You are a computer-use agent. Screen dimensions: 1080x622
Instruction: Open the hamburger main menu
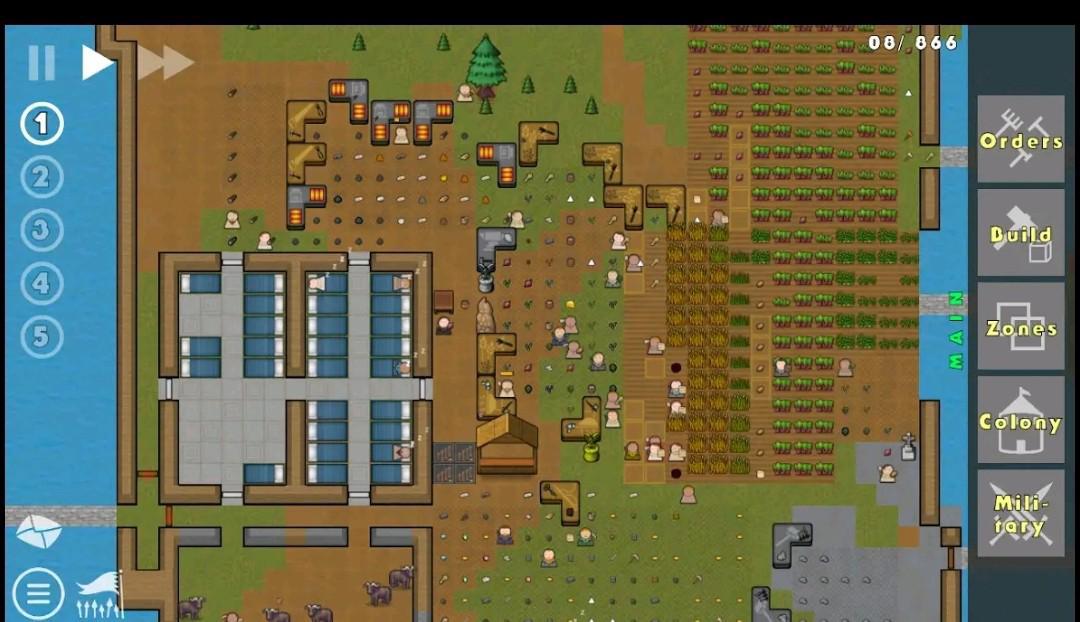pos(38,594)
